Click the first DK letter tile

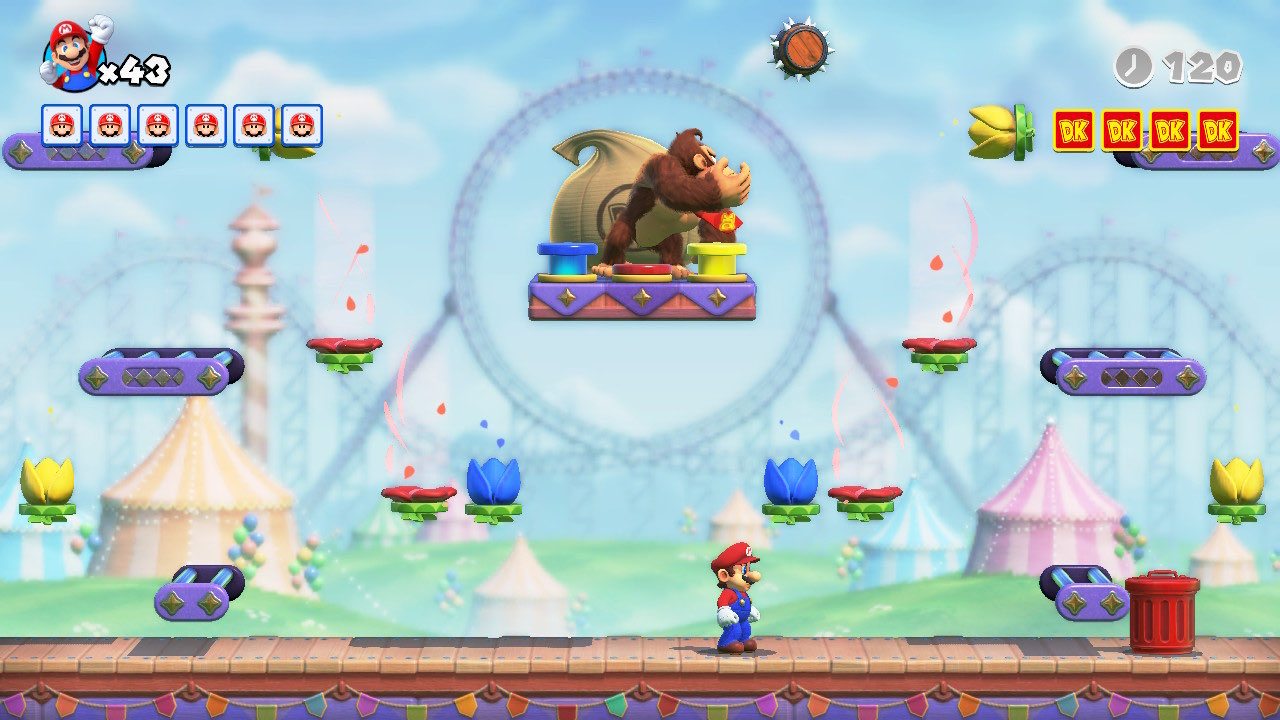click(1073, 128)
